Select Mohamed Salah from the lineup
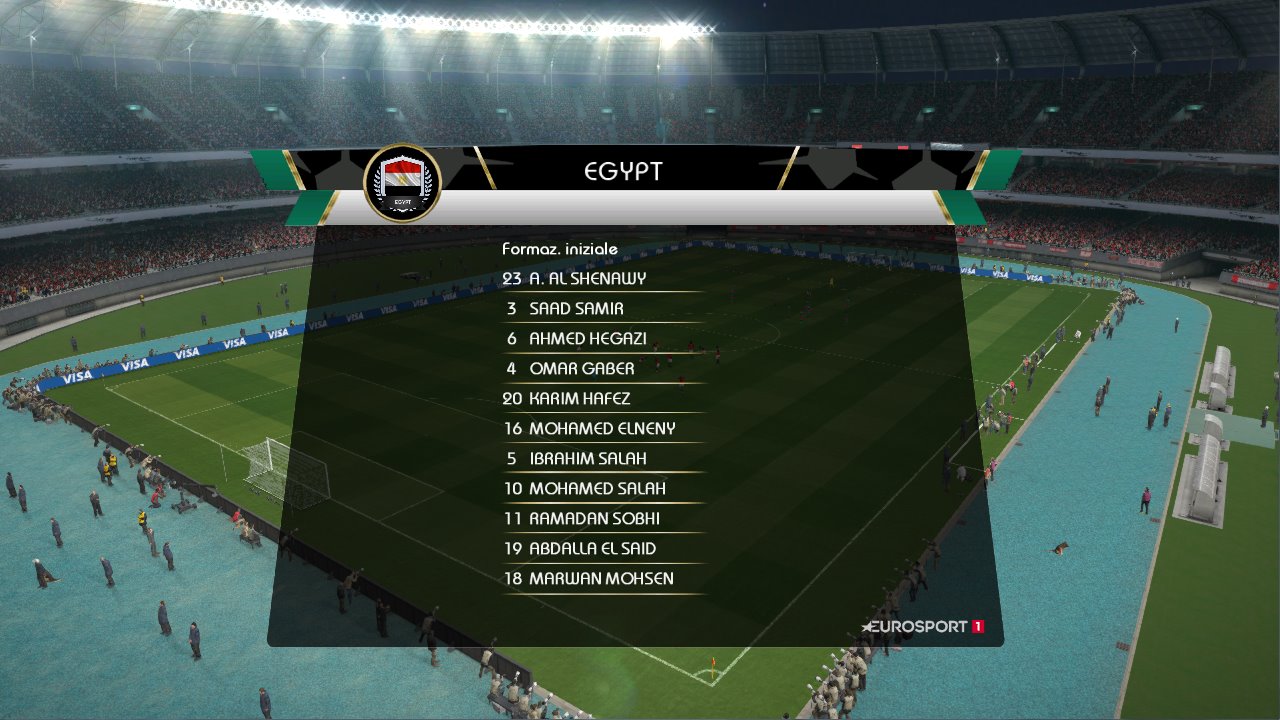Viewport: 1280px width, 720px height. tap(583, 488)
